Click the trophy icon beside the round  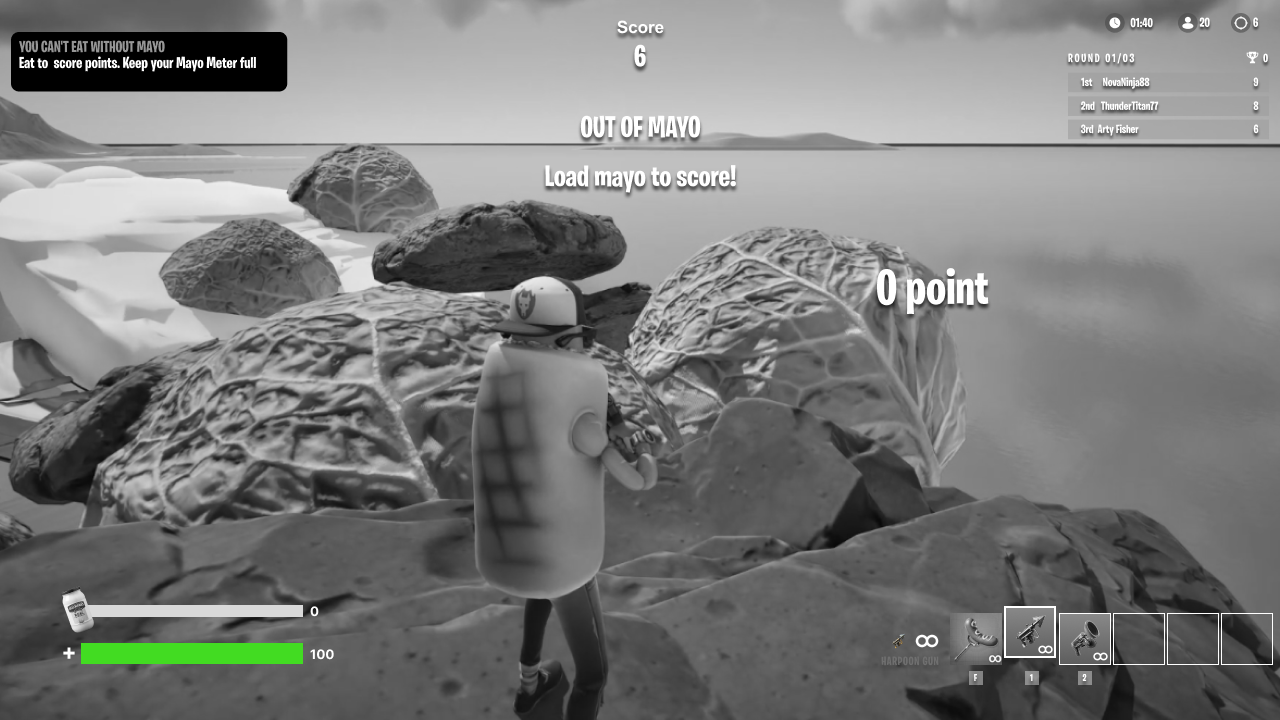click(x=1251, y=58)
